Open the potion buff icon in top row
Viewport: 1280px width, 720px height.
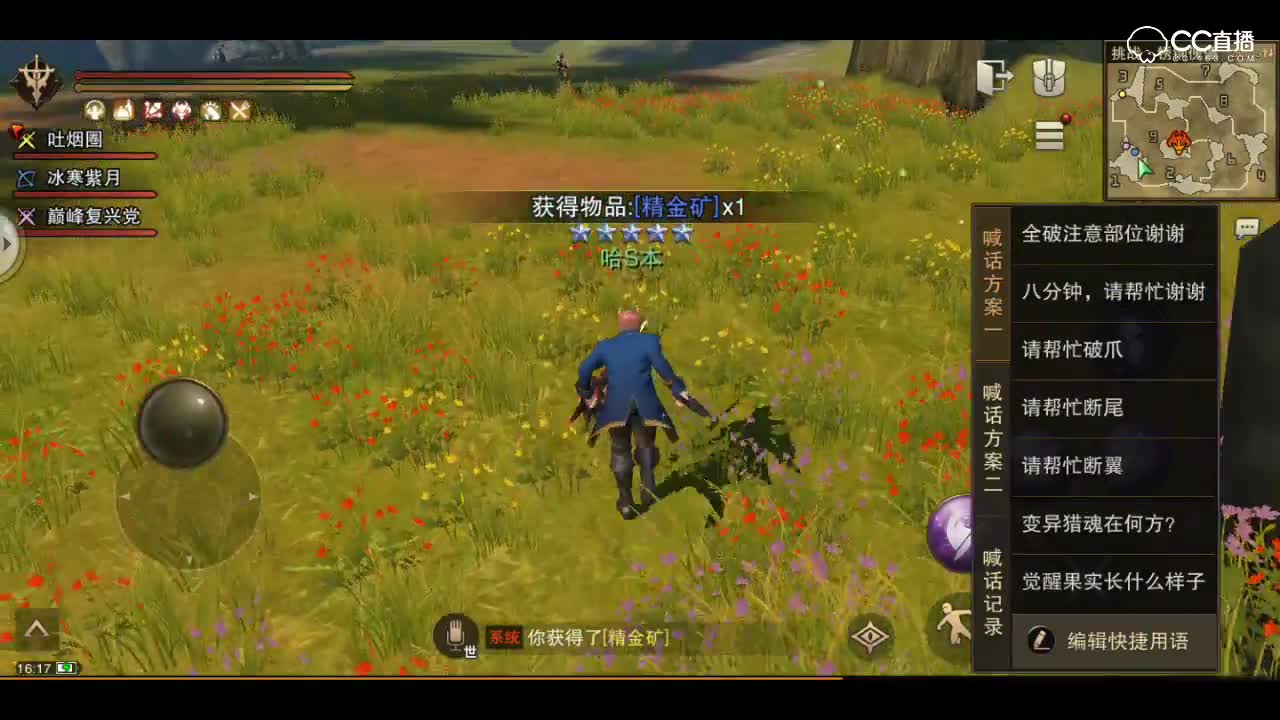click(x=123, y=111)
